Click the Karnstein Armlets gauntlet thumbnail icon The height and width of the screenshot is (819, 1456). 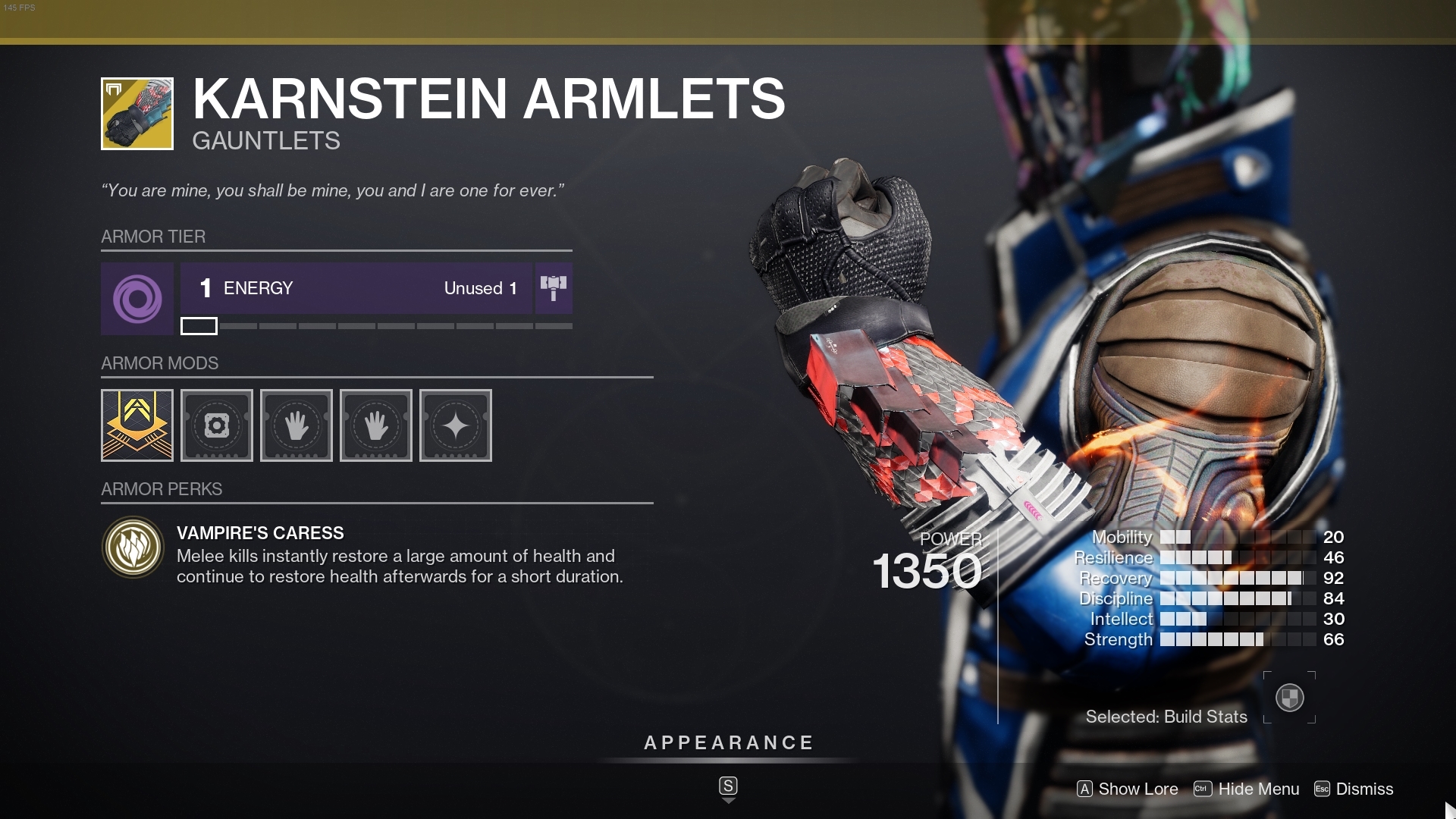[x=136, y=114]
